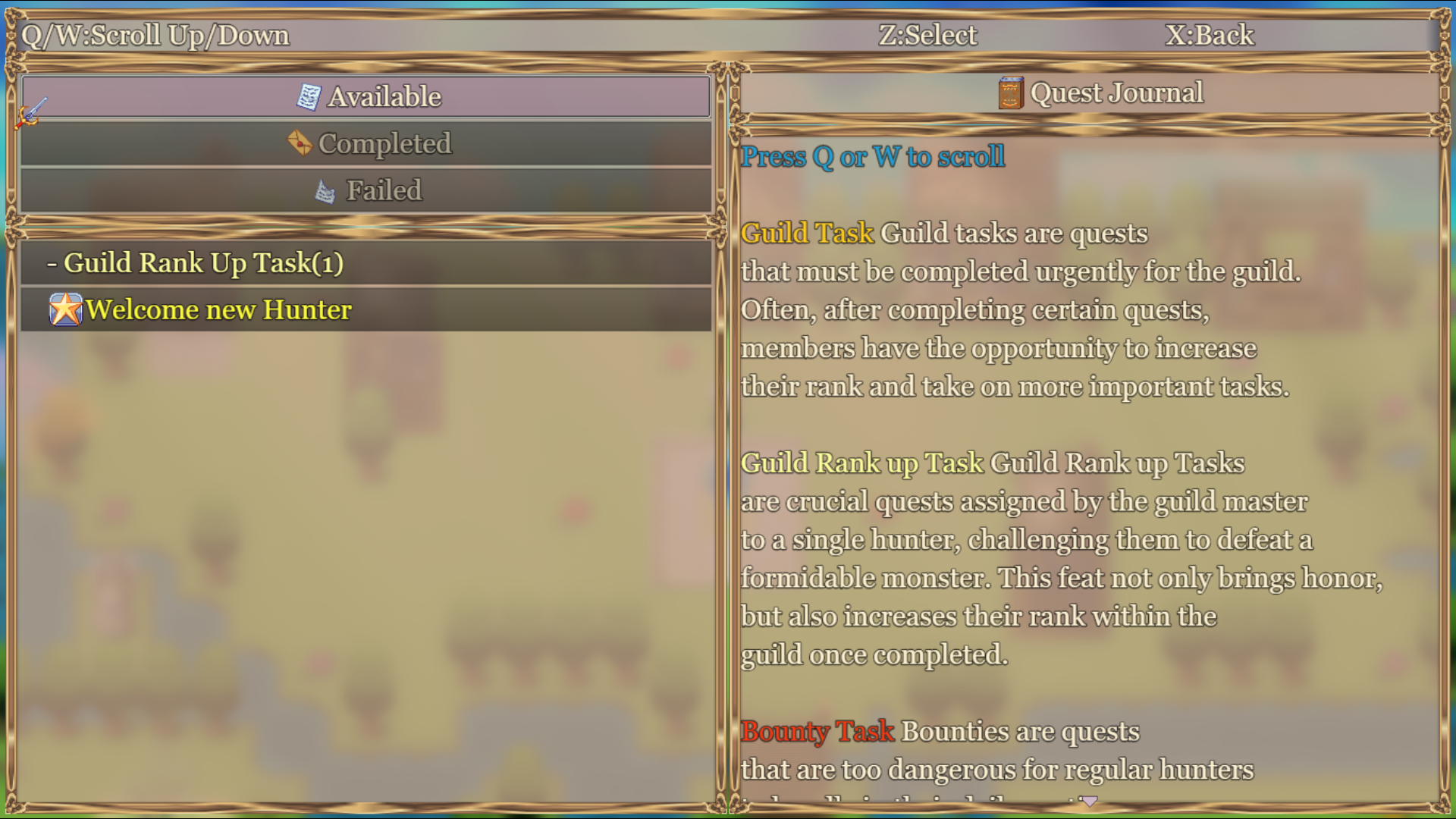Viewport: 1456px width, 819px height.
Task: Click the red Bounty Task label
Action: tap(817, 732)
